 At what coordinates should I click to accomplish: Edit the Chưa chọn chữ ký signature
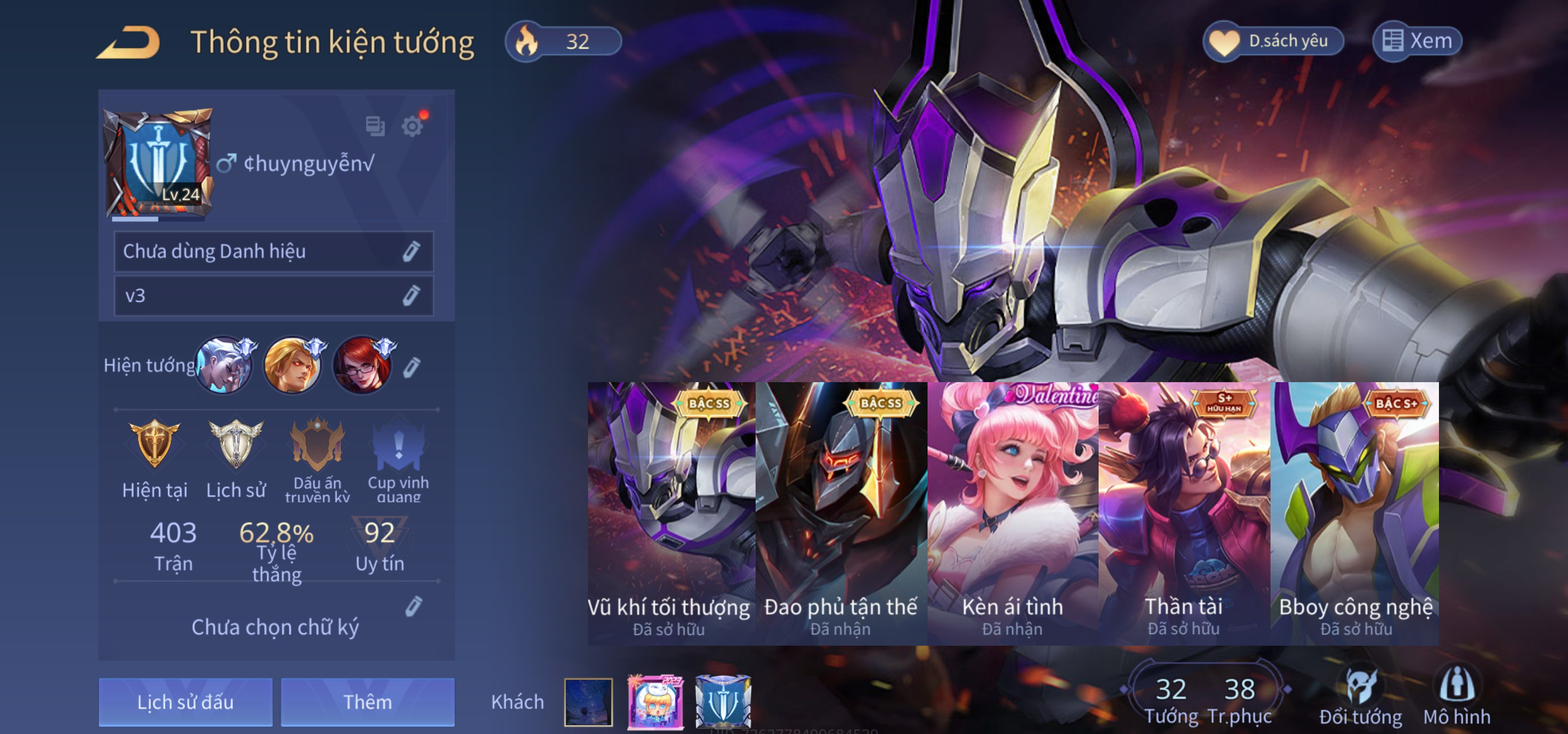413,606
